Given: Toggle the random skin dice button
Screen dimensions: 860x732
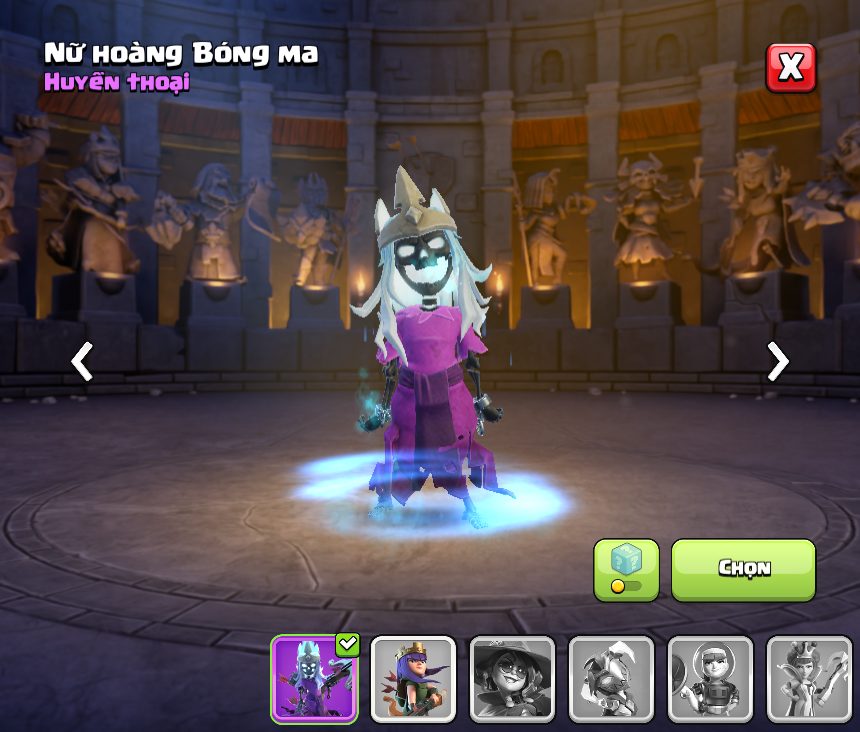Looking at the screenshot, I should pos(626,569).
